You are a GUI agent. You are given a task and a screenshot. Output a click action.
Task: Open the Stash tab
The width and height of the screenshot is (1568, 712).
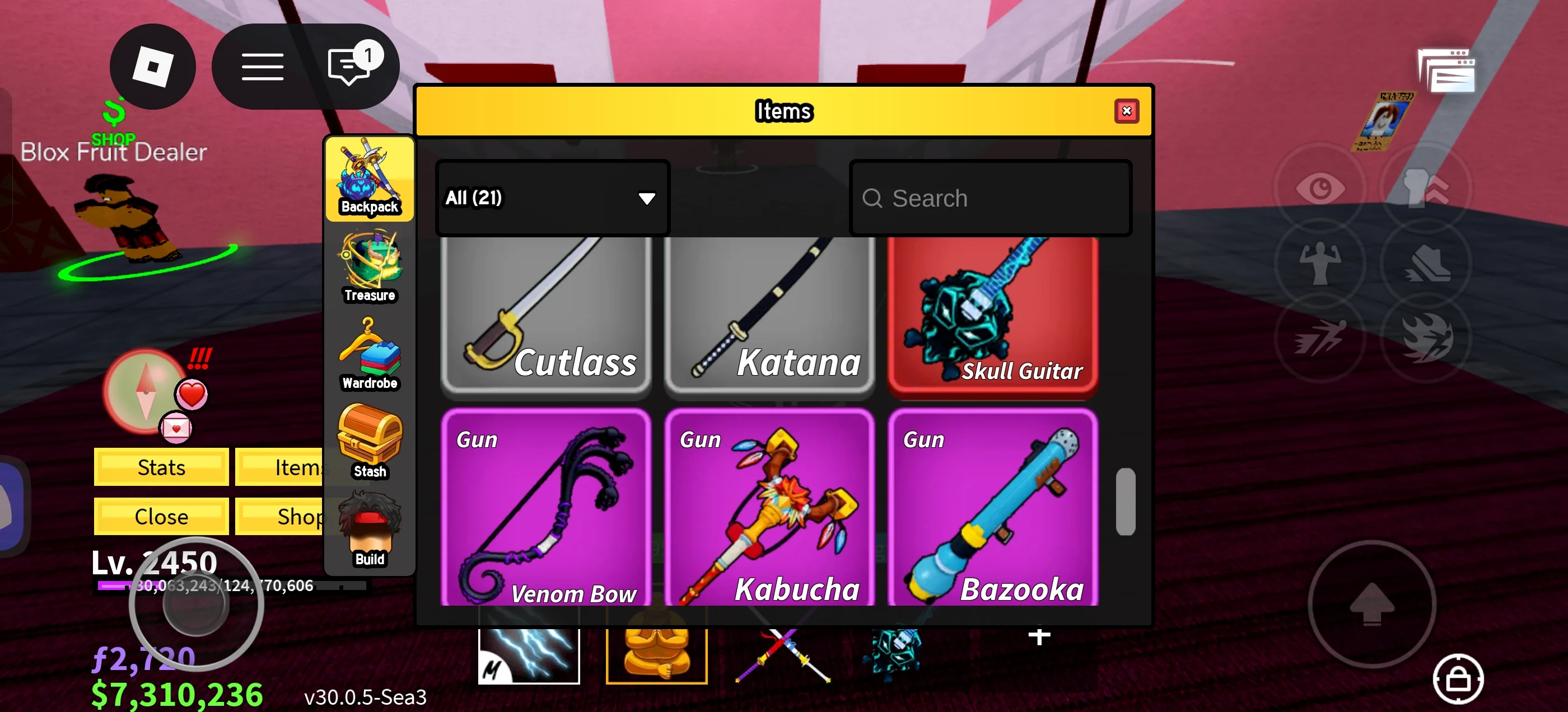pyautogui.click(x=370, y=442)
